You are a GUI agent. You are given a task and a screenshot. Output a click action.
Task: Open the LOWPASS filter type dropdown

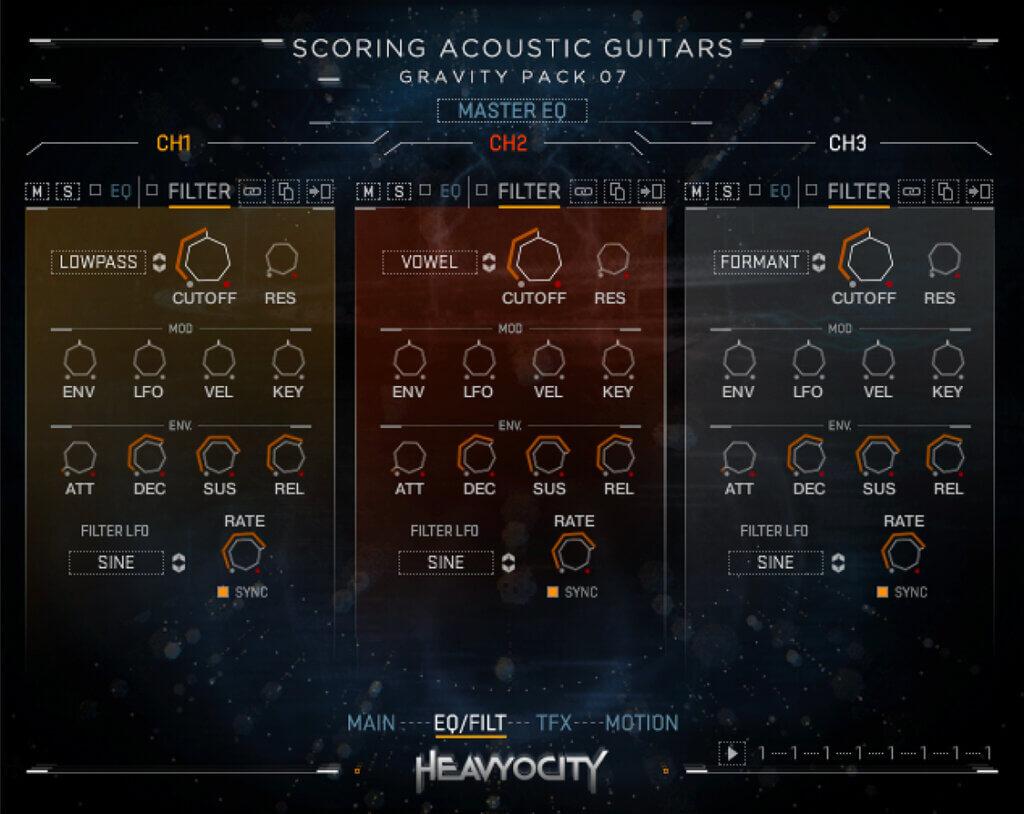(x=99, y=262)
